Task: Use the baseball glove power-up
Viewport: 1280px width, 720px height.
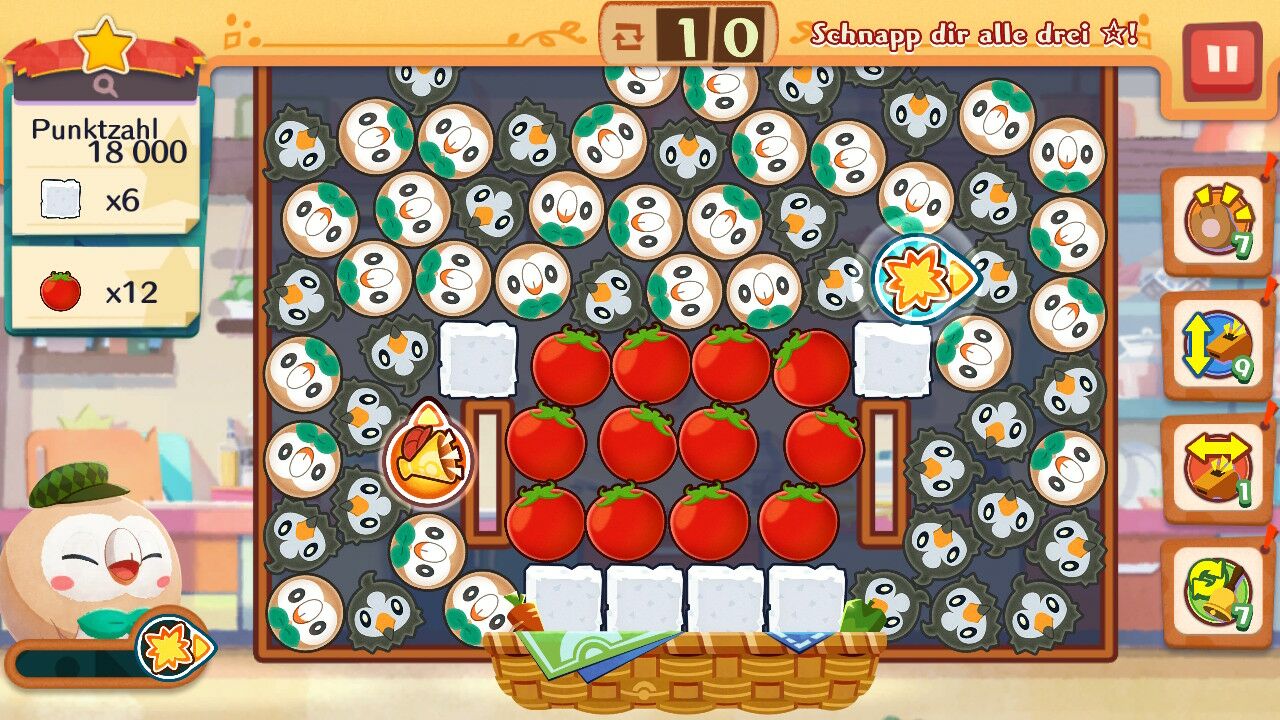Action: [1216, 222]
